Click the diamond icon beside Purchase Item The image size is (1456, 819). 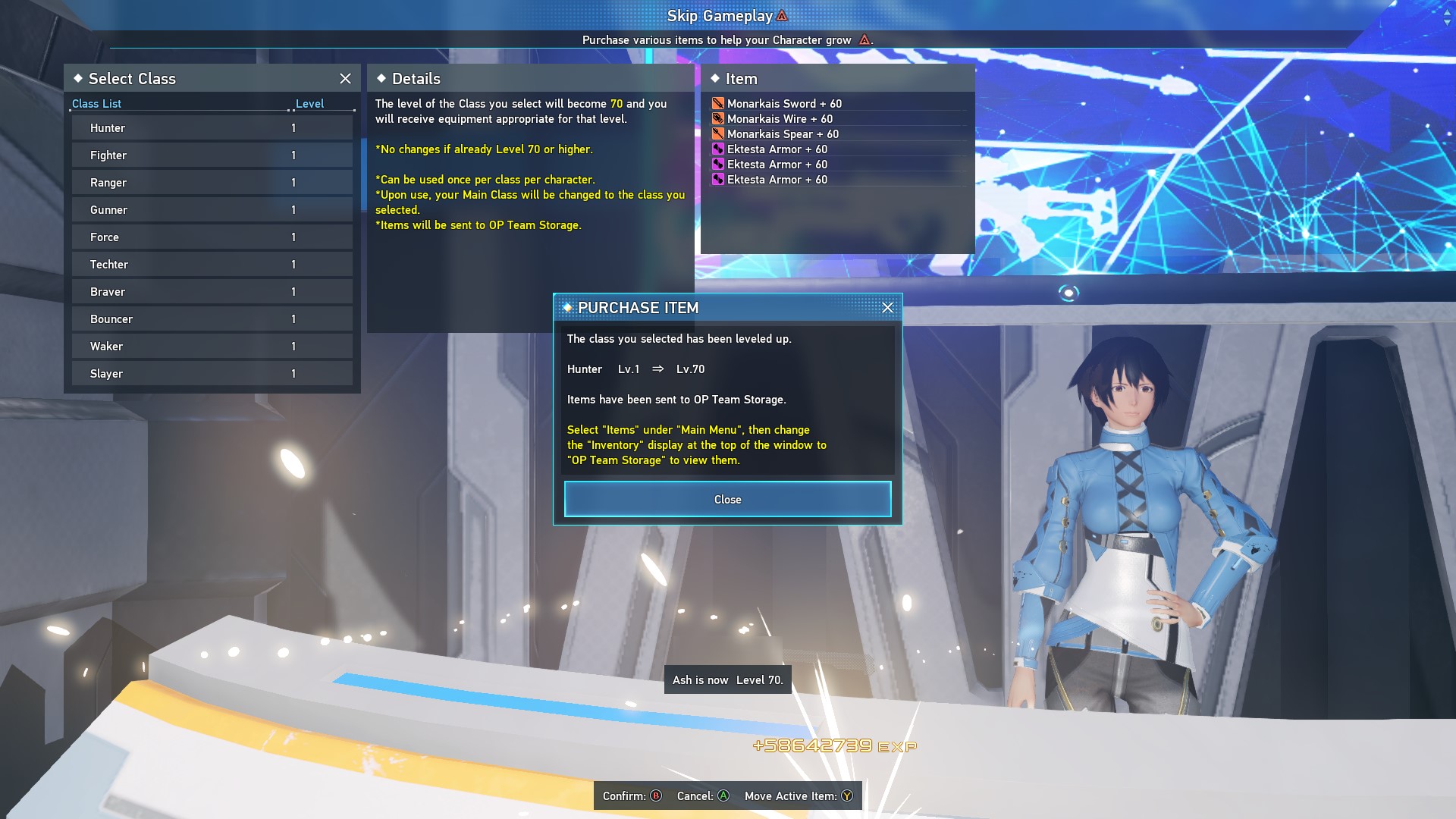[x=568, y=308]
